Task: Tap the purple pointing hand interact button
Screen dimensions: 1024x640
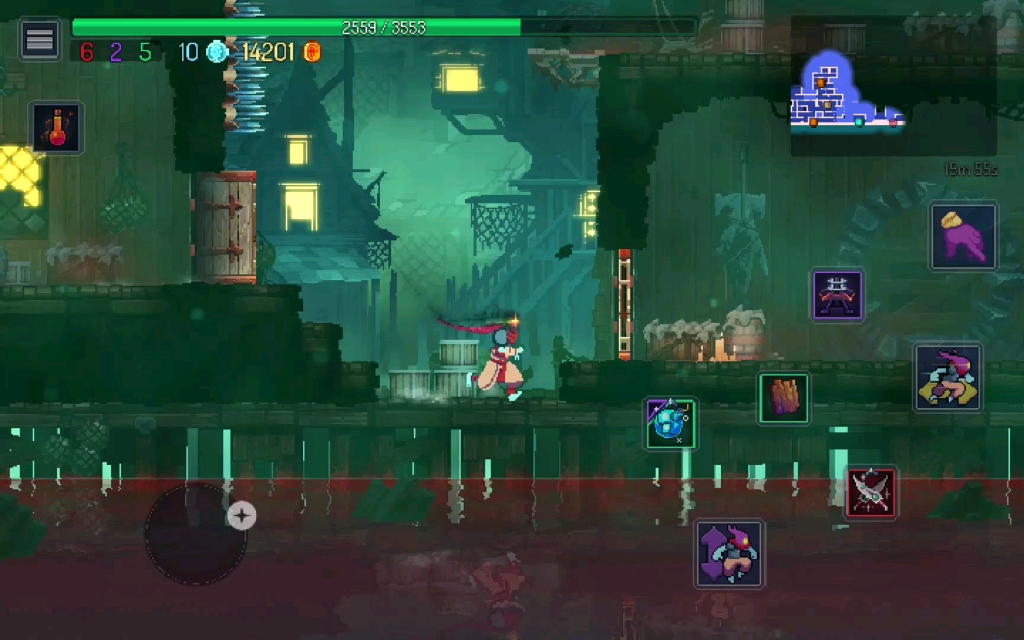Action: [964, 237]
